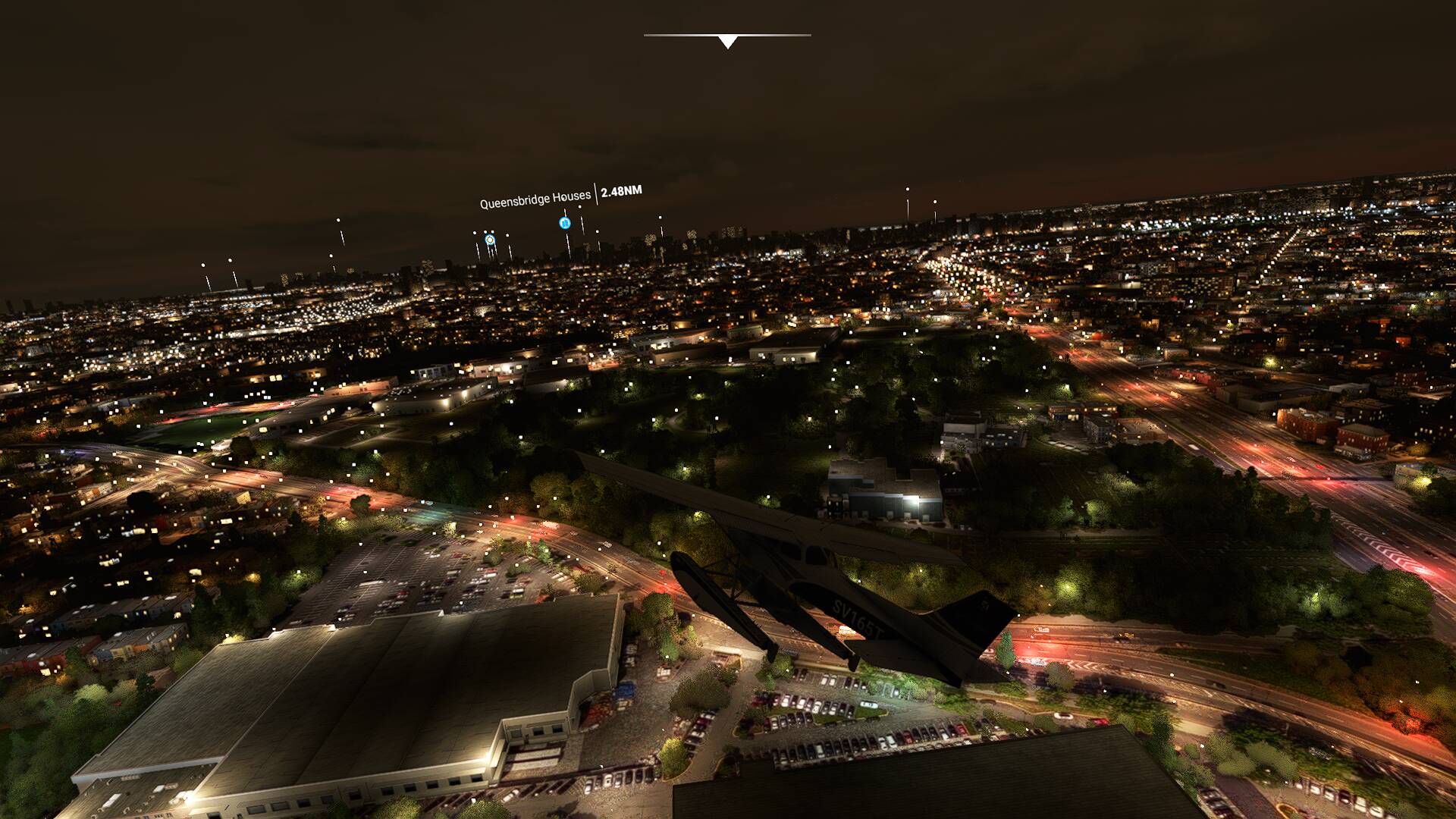Click the blue marker with the orange ring
The height and width of the screenshot is (819, 1456).
point(490,240)
